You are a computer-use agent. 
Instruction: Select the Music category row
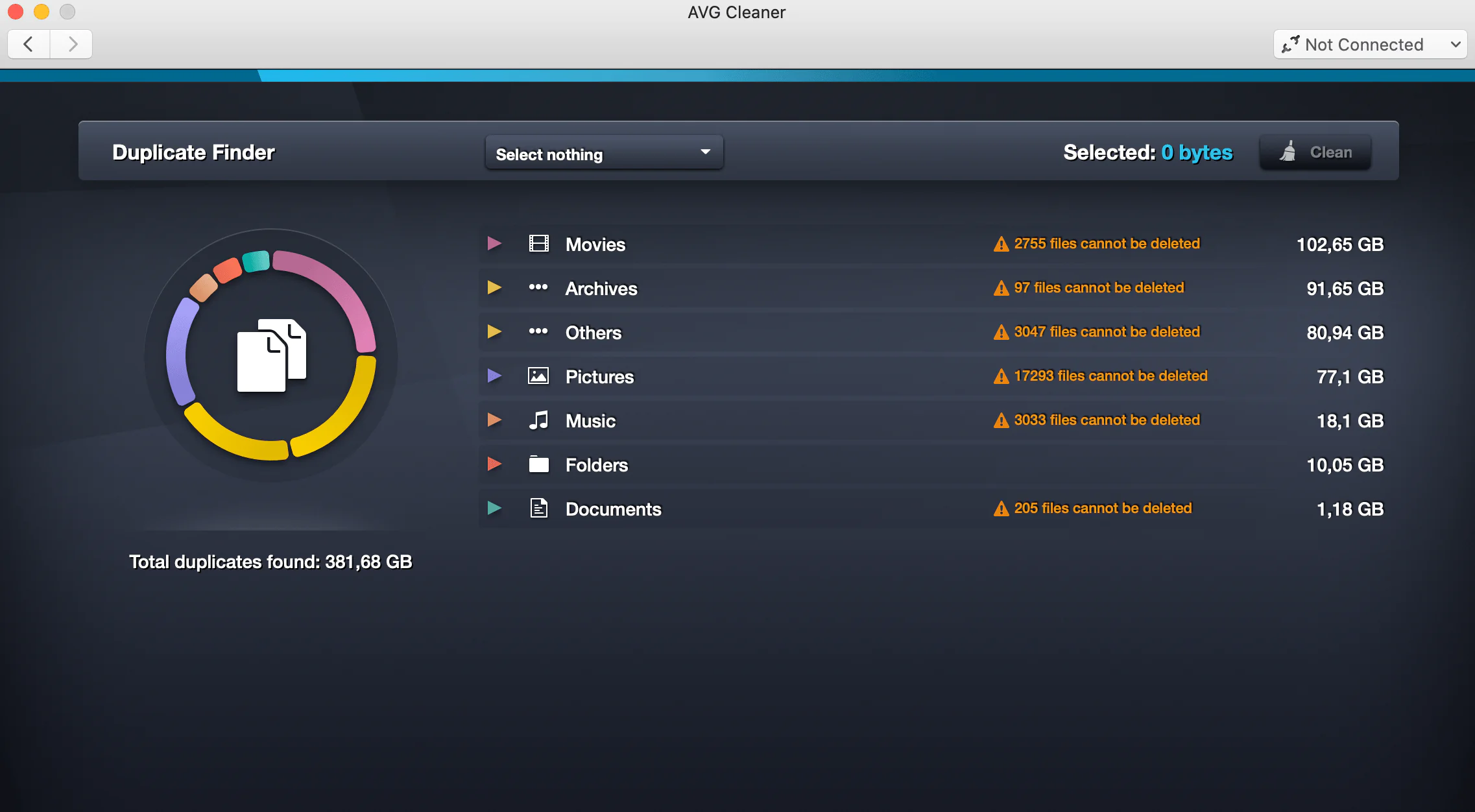[590, 421]
